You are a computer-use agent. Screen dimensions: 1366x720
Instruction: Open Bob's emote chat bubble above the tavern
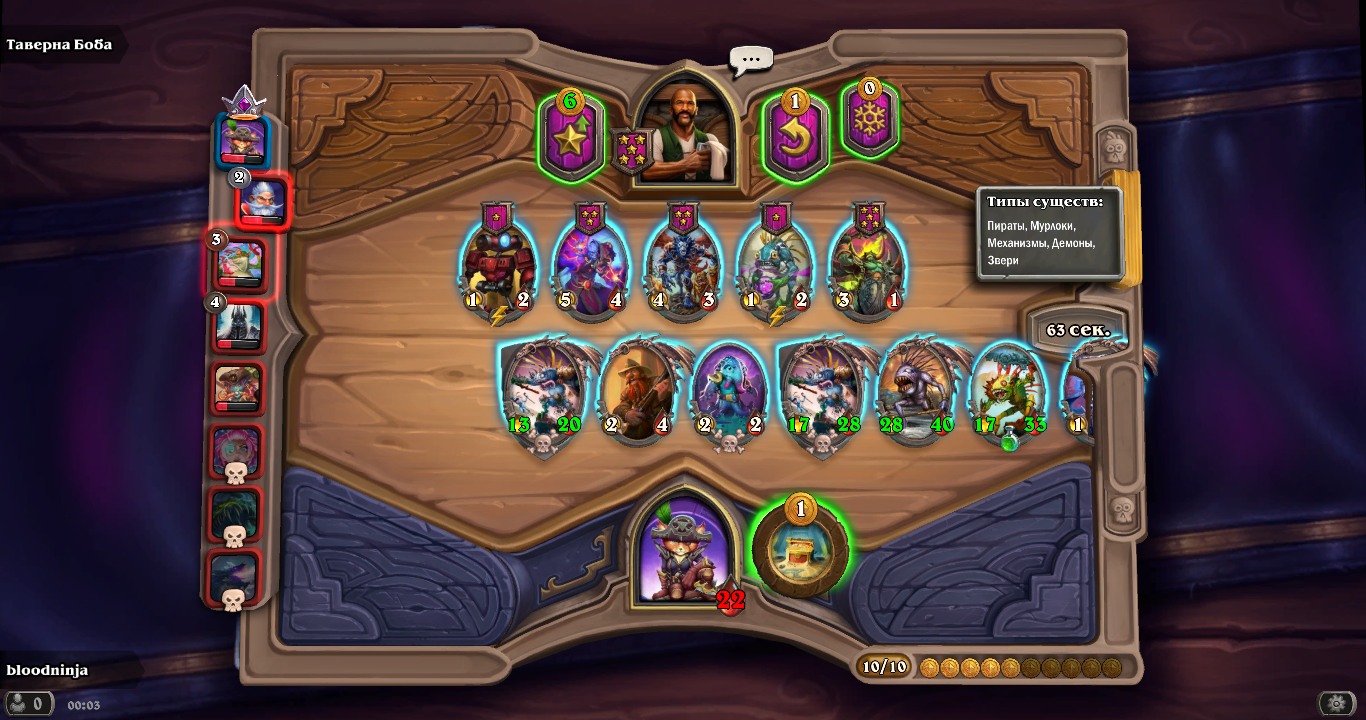click(749, 58)
